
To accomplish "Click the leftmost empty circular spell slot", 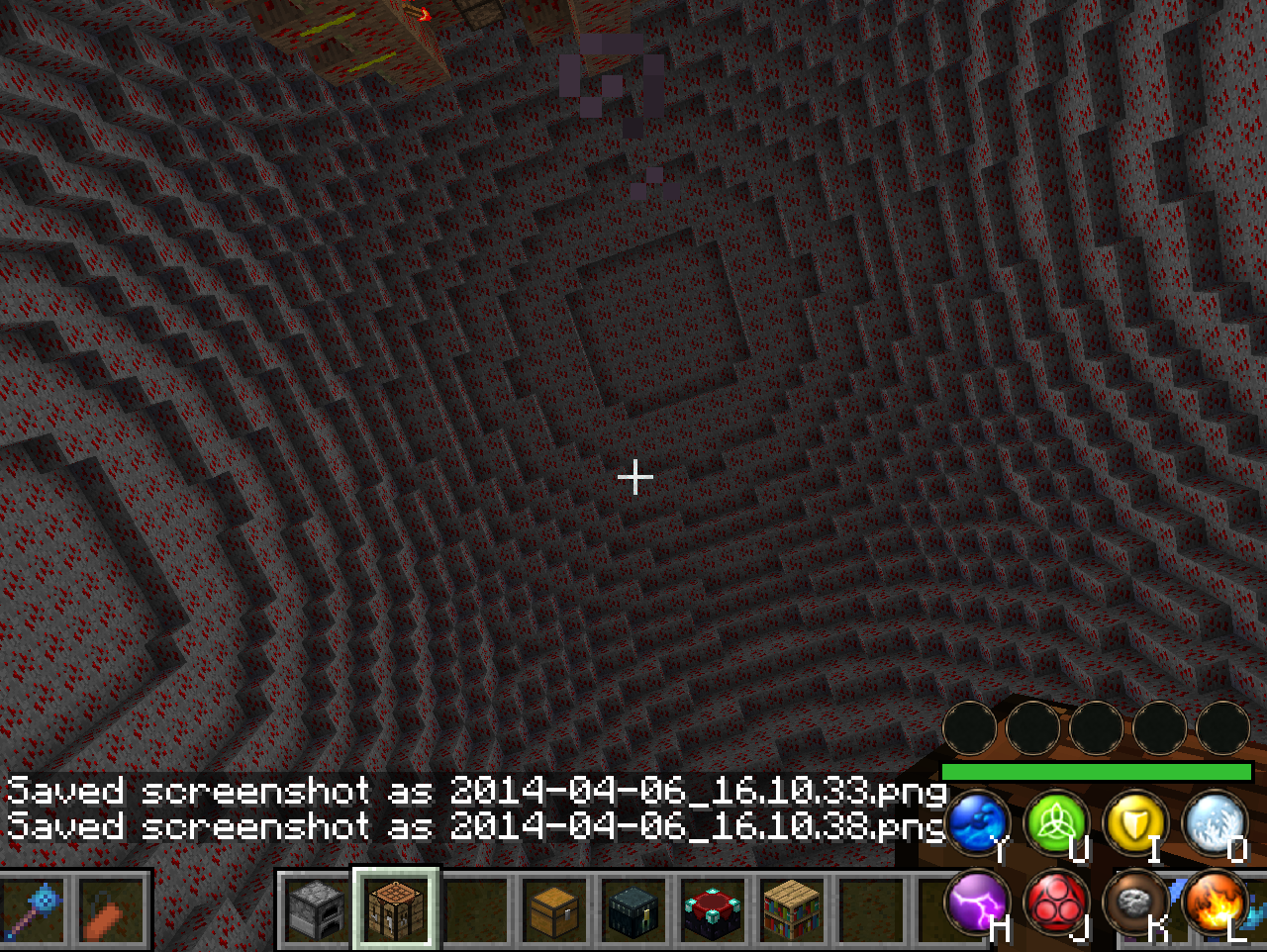I will coord(968,728).
